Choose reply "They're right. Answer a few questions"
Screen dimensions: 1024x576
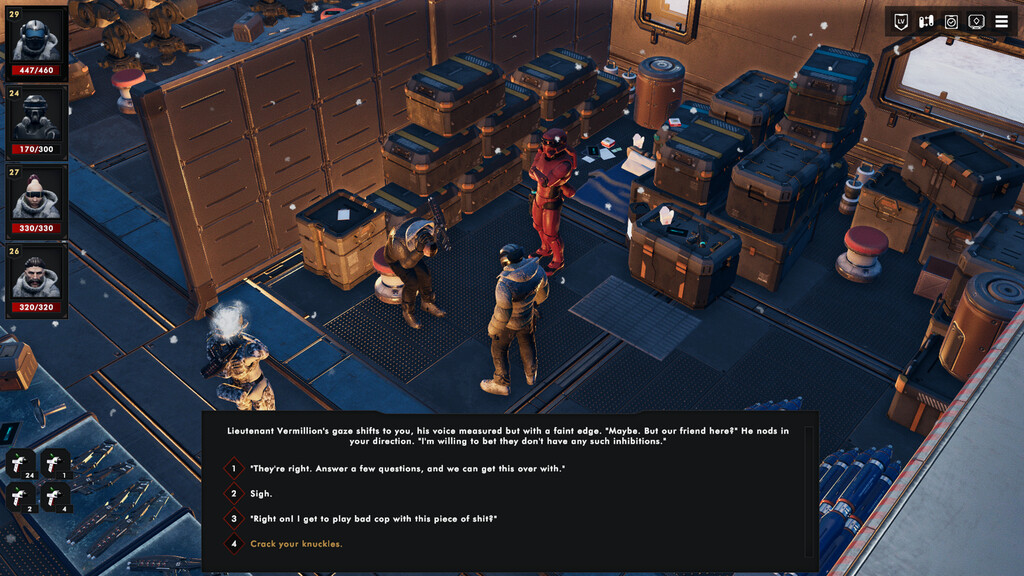click(x=407, y=468)
